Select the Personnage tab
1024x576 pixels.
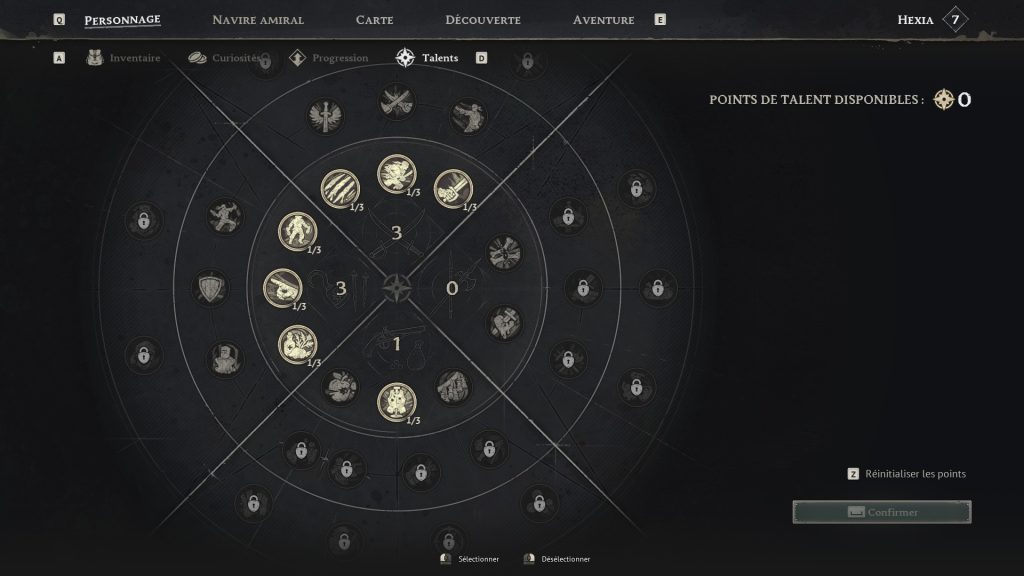pyautogui.click(x=122, y=20)
